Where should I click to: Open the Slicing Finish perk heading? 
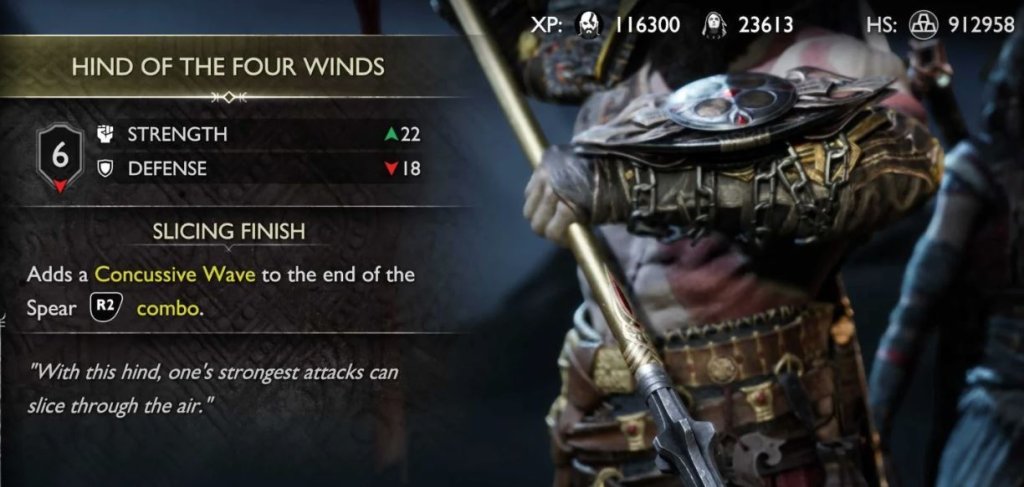(x=228, y=232)
